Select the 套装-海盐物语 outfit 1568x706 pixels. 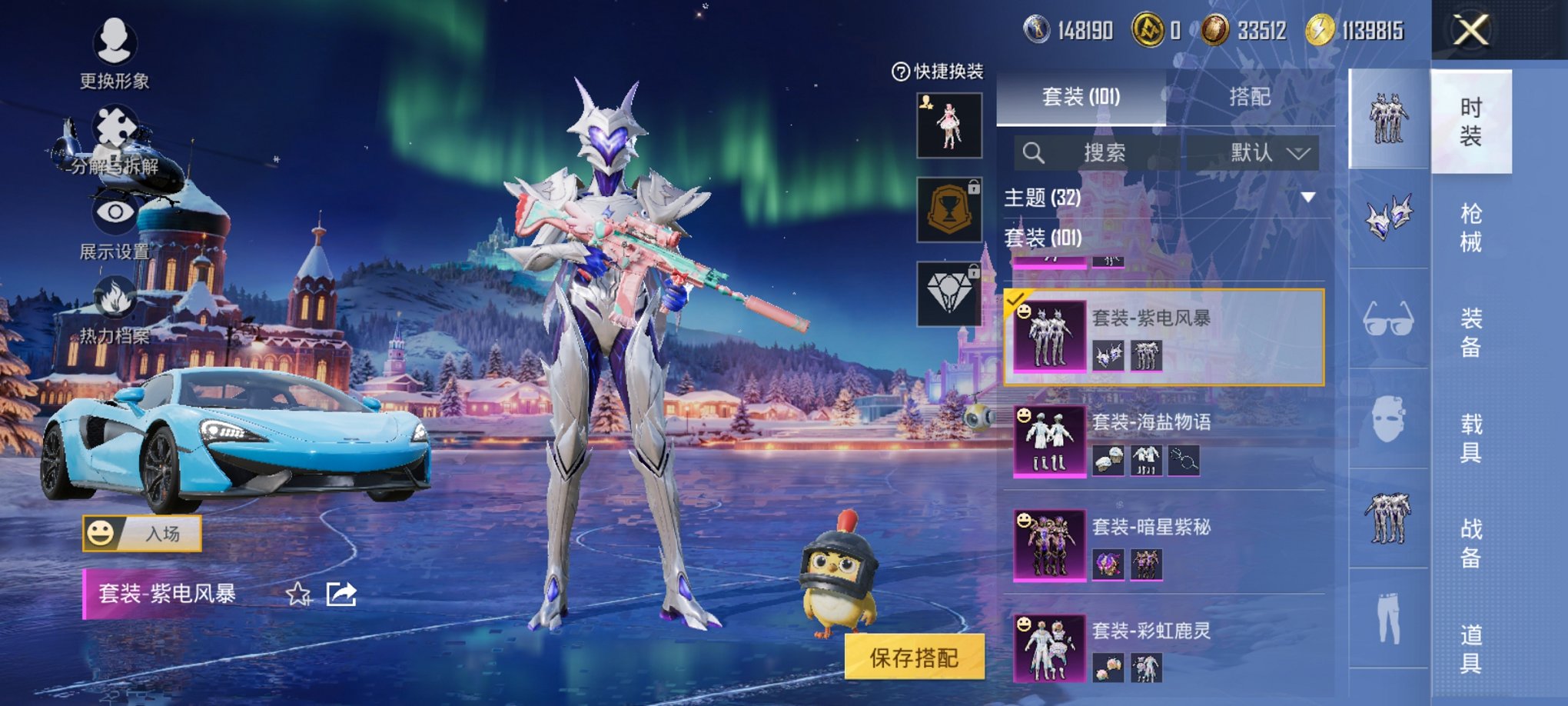click(x=1164, y=441)
